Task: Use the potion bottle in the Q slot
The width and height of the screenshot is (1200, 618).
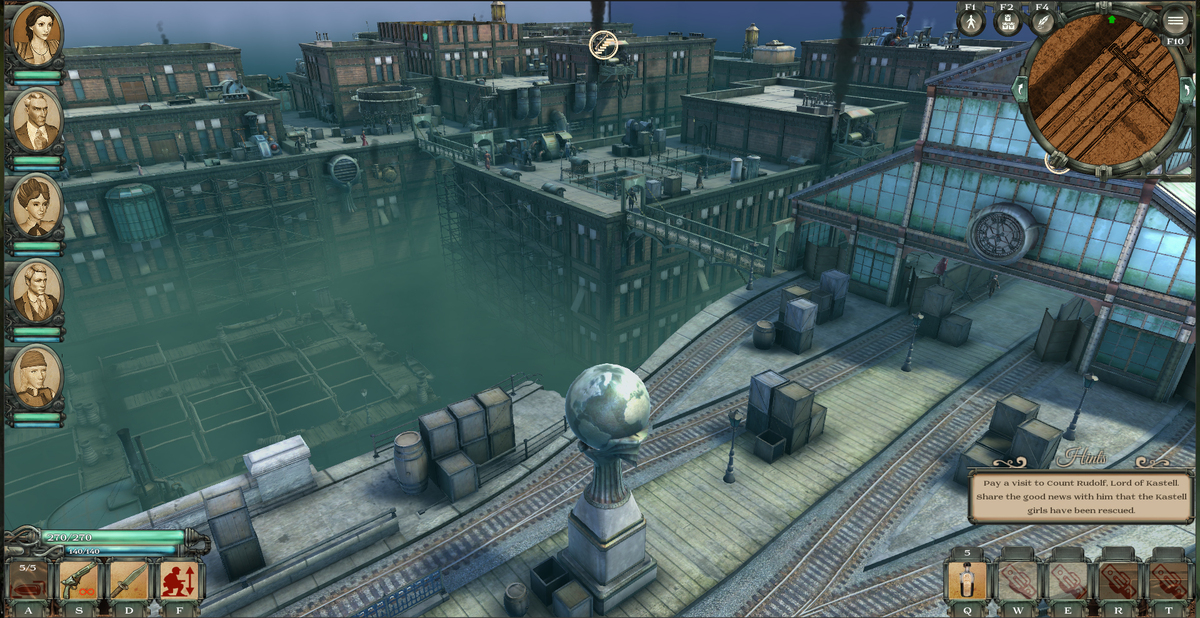Action: point(967,581)
